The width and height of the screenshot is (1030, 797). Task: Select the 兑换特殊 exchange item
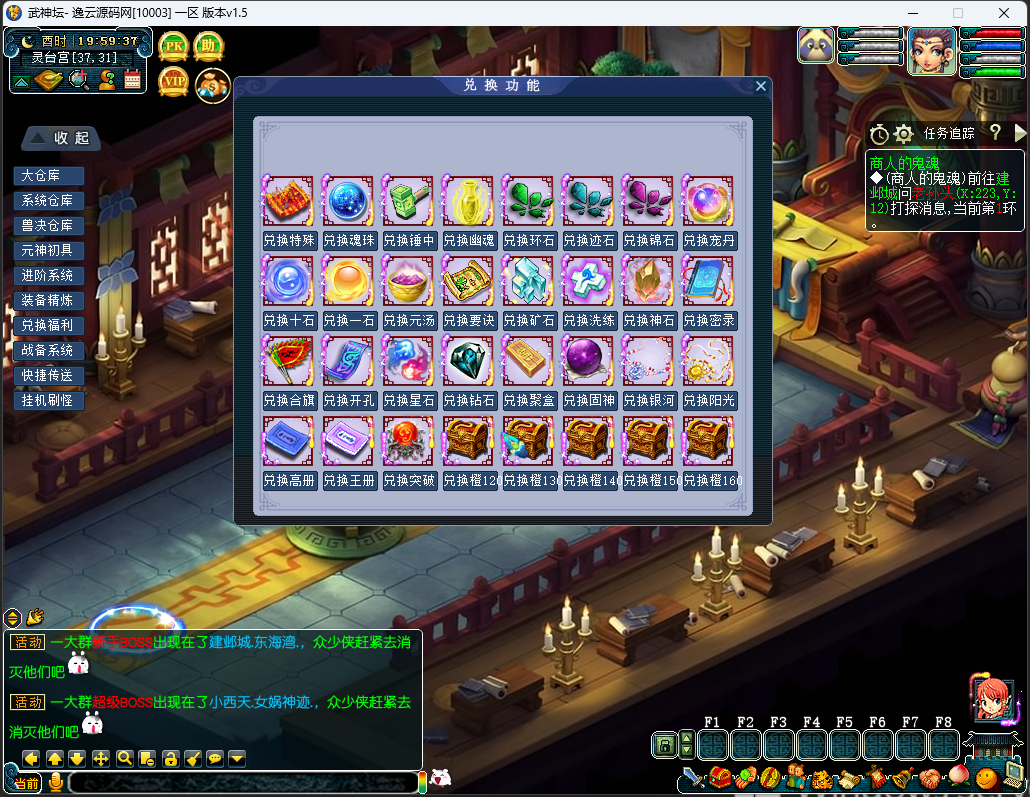[x=288, y=201]
